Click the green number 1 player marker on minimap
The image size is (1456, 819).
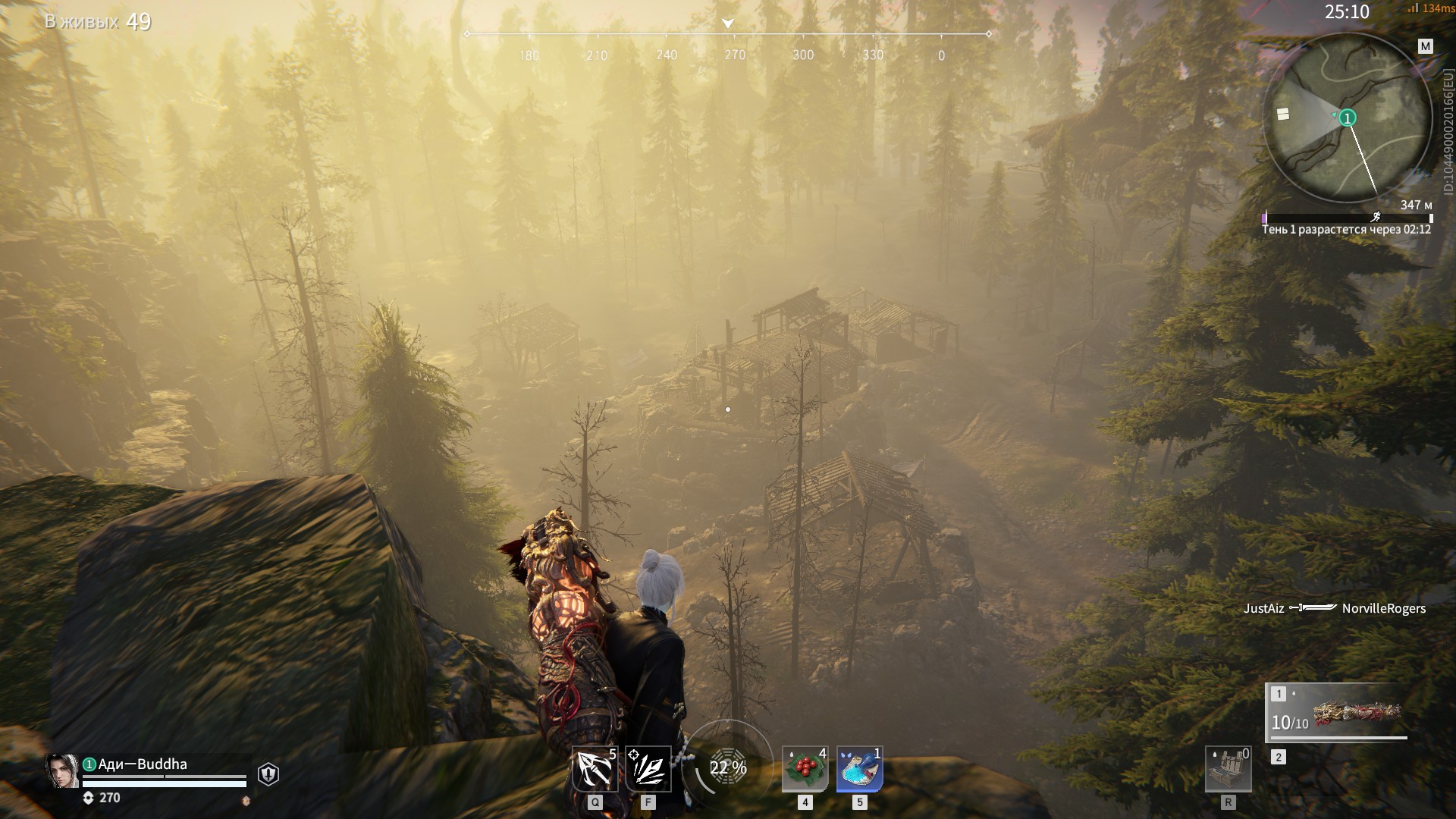1348,118
